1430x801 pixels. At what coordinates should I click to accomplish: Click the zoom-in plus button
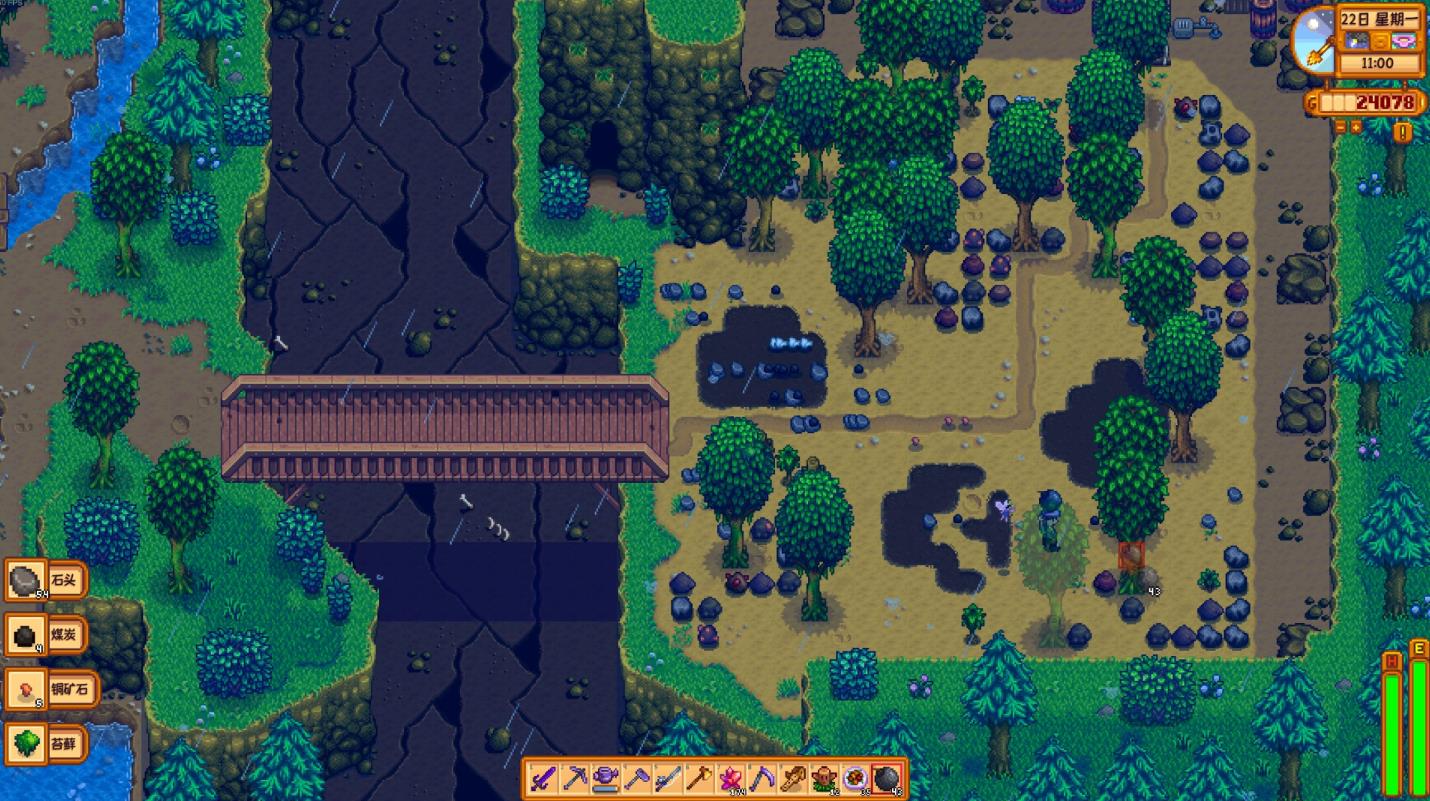coord(1357,127)
